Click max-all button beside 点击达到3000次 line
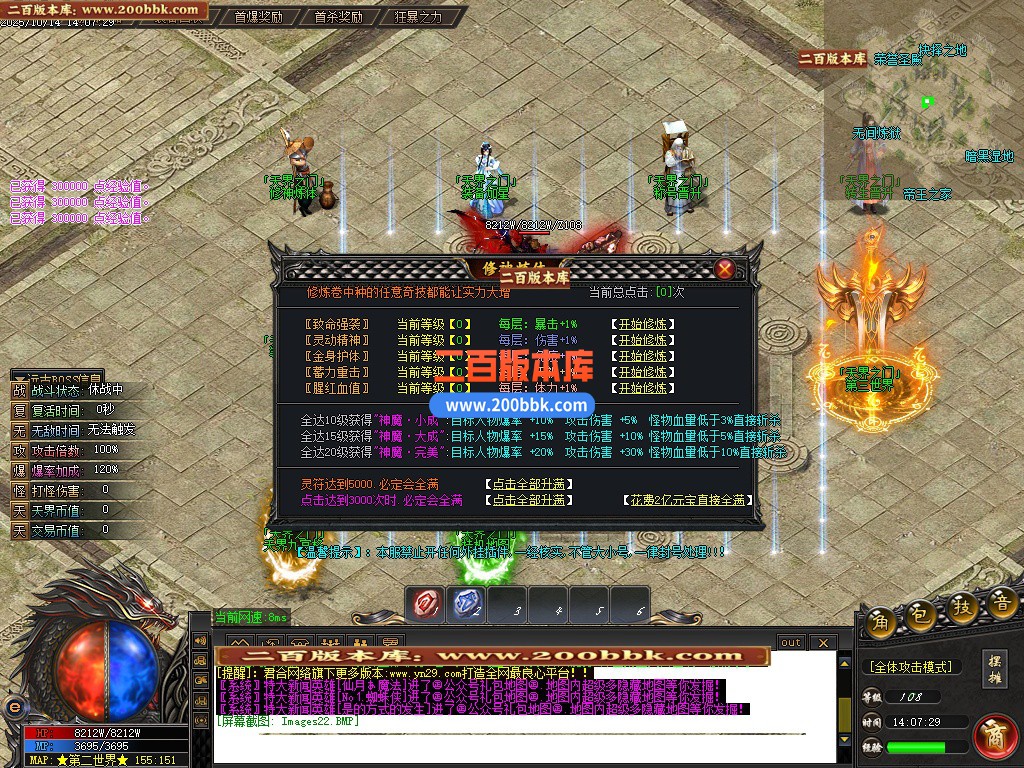The image size is (1024, 768). (530, 500)
